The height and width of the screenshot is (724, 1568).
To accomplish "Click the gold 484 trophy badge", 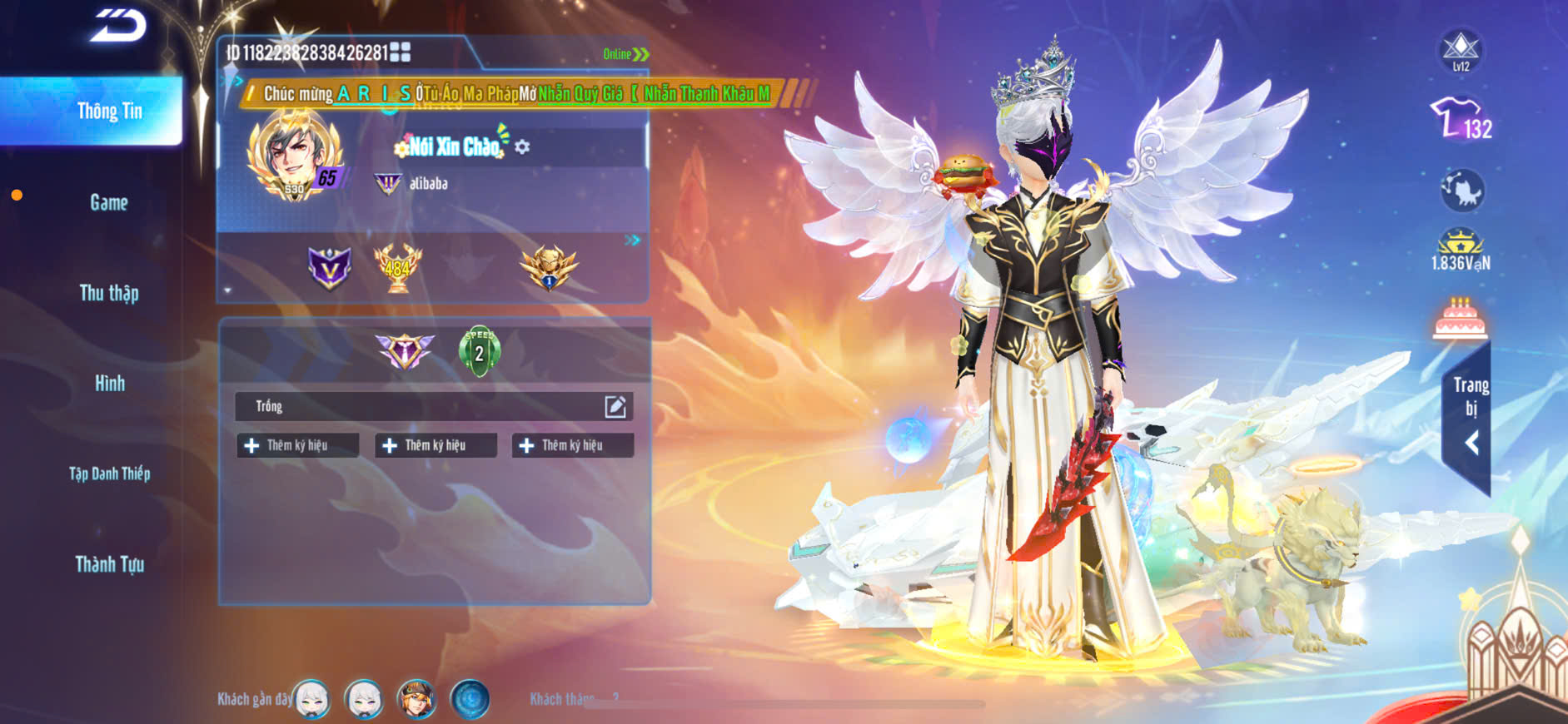I will click(397, 267).
